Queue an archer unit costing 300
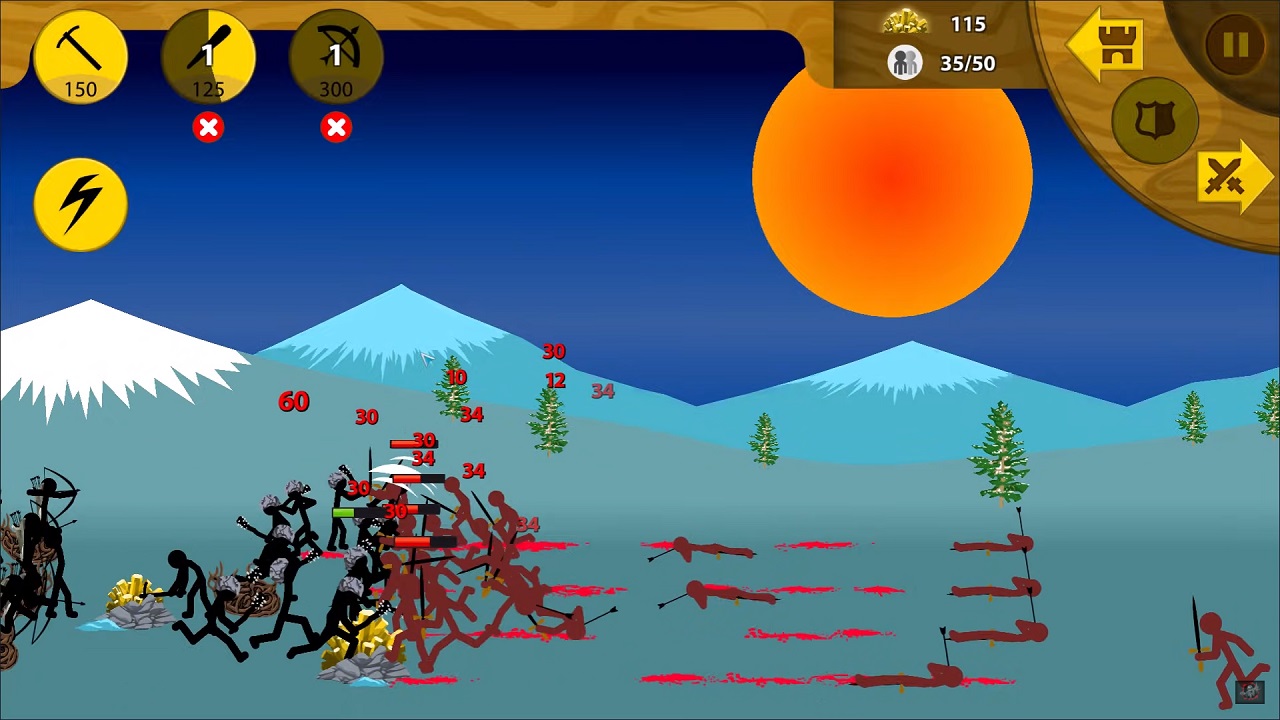Viewport: 1280px width, 720px height. pos(336,57)
